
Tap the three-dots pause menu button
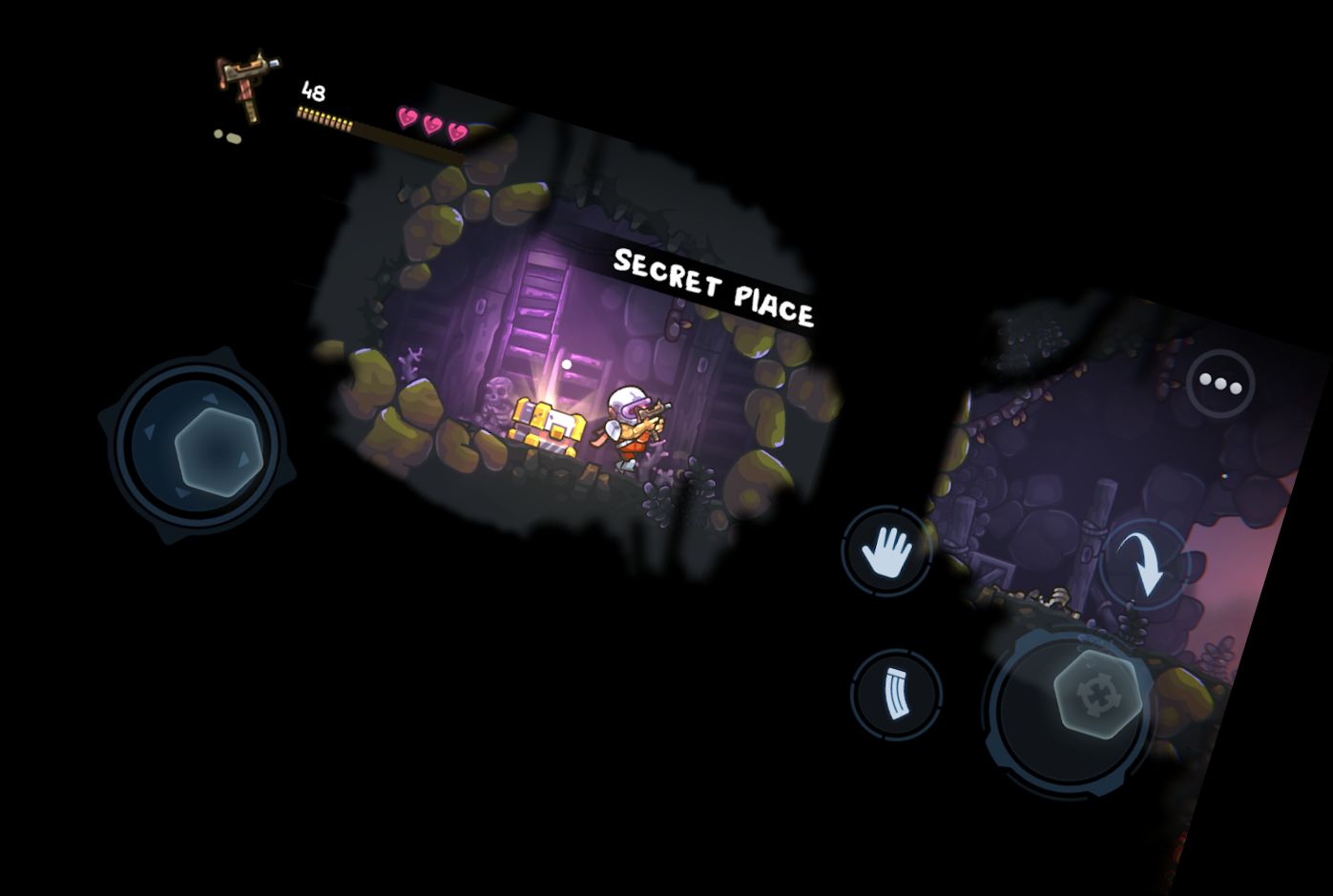[x=1220, y=384]
